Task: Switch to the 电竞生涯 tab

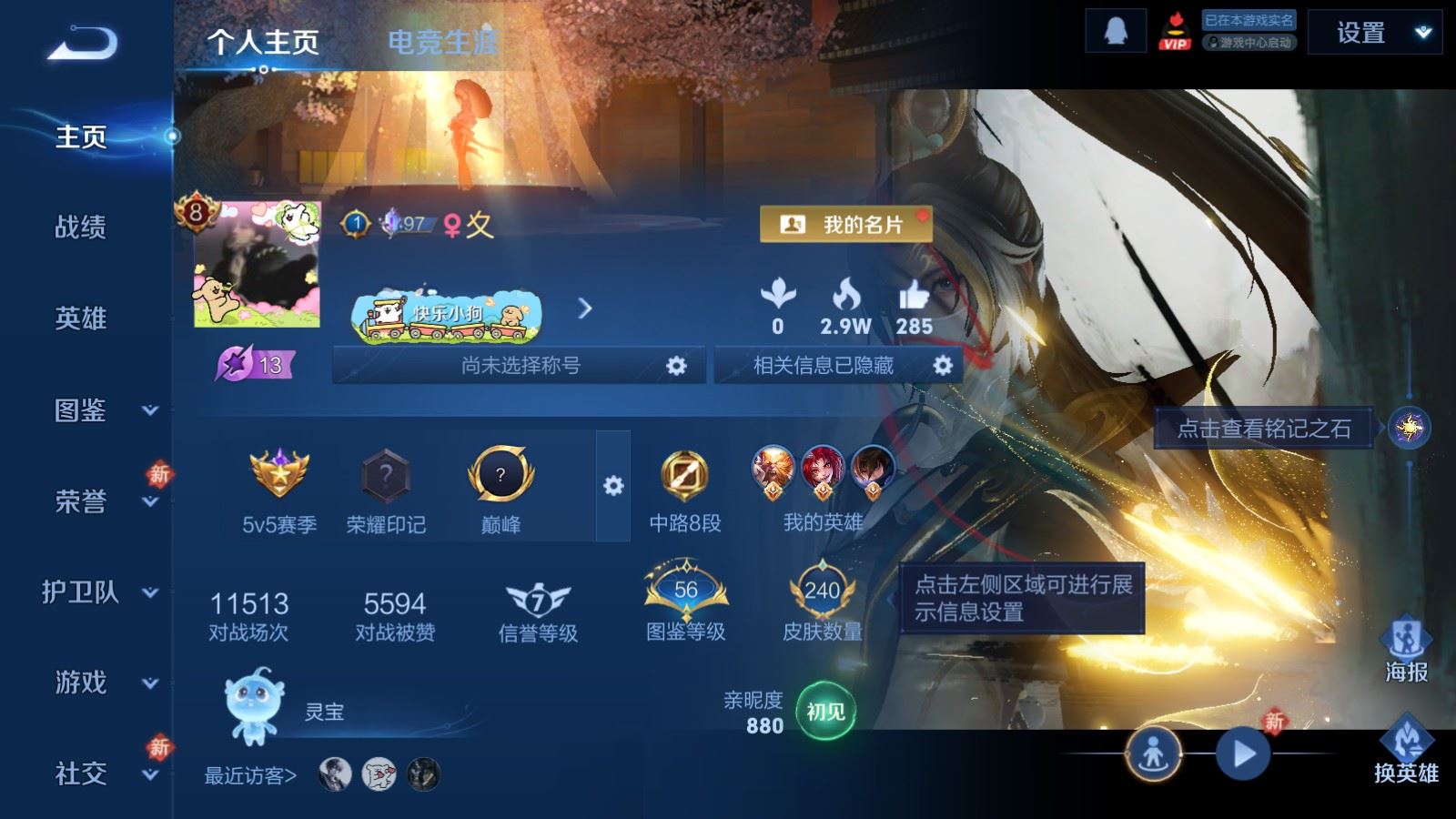Action: (x=443, y=41)
